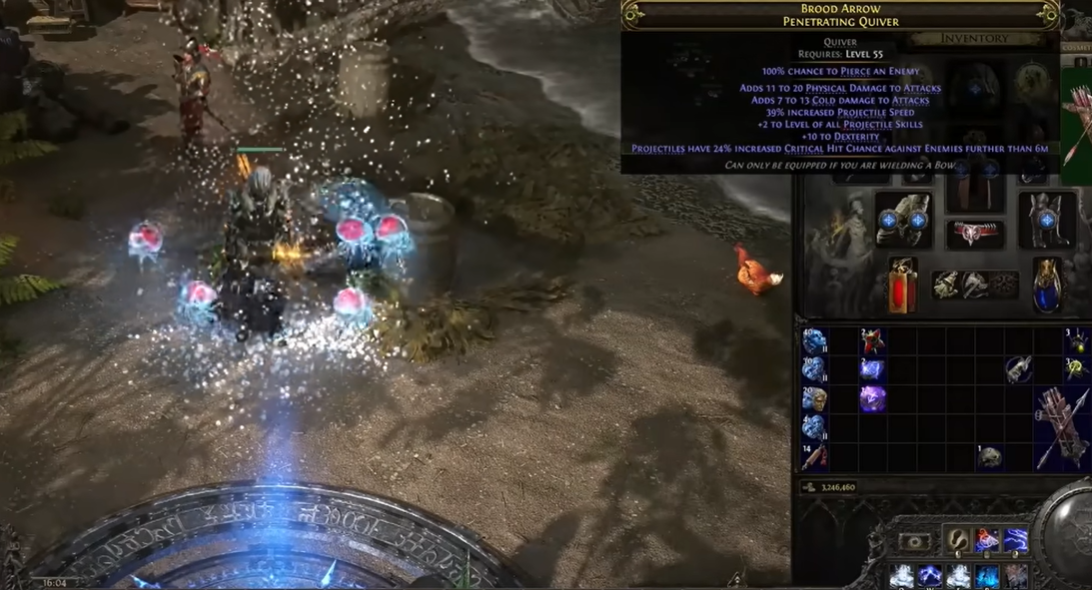The width and height of the screenshot is (1092, 590).
Task: Click the eye-shaped button on skill bar
Action: (914, 541)
